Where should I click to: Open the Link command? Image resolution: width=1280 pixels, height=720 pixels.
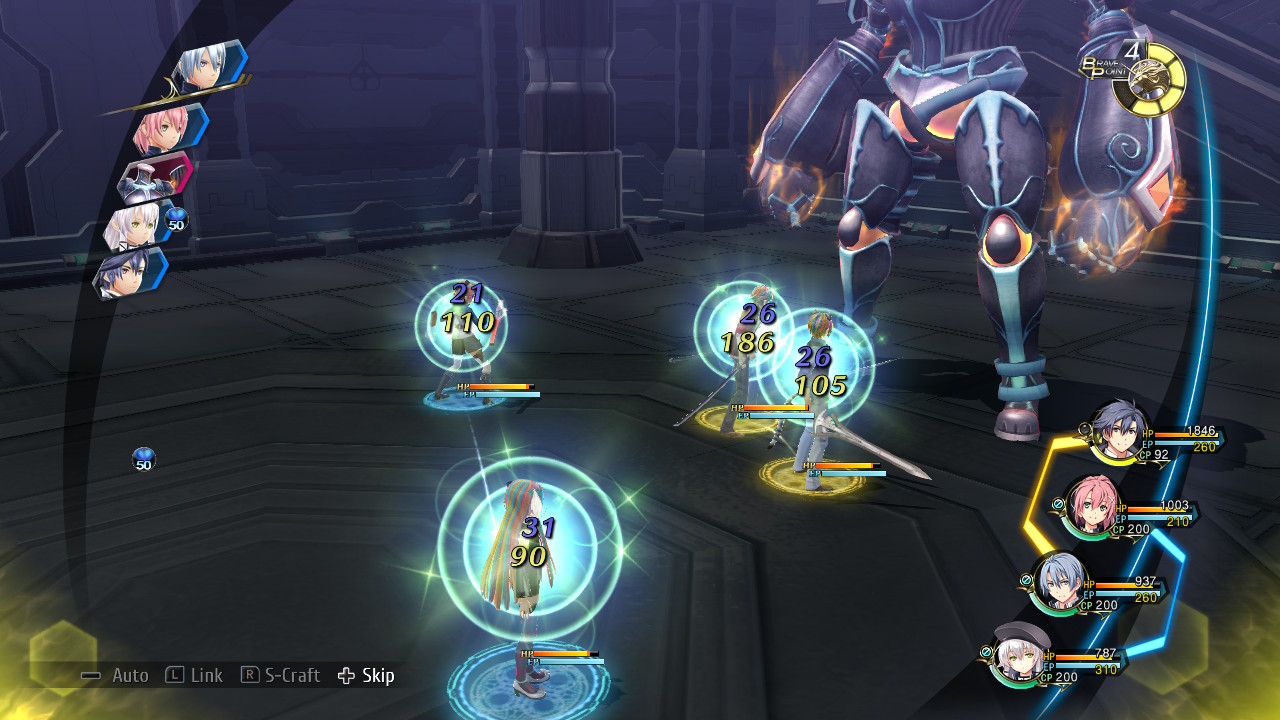coord(194,676)
